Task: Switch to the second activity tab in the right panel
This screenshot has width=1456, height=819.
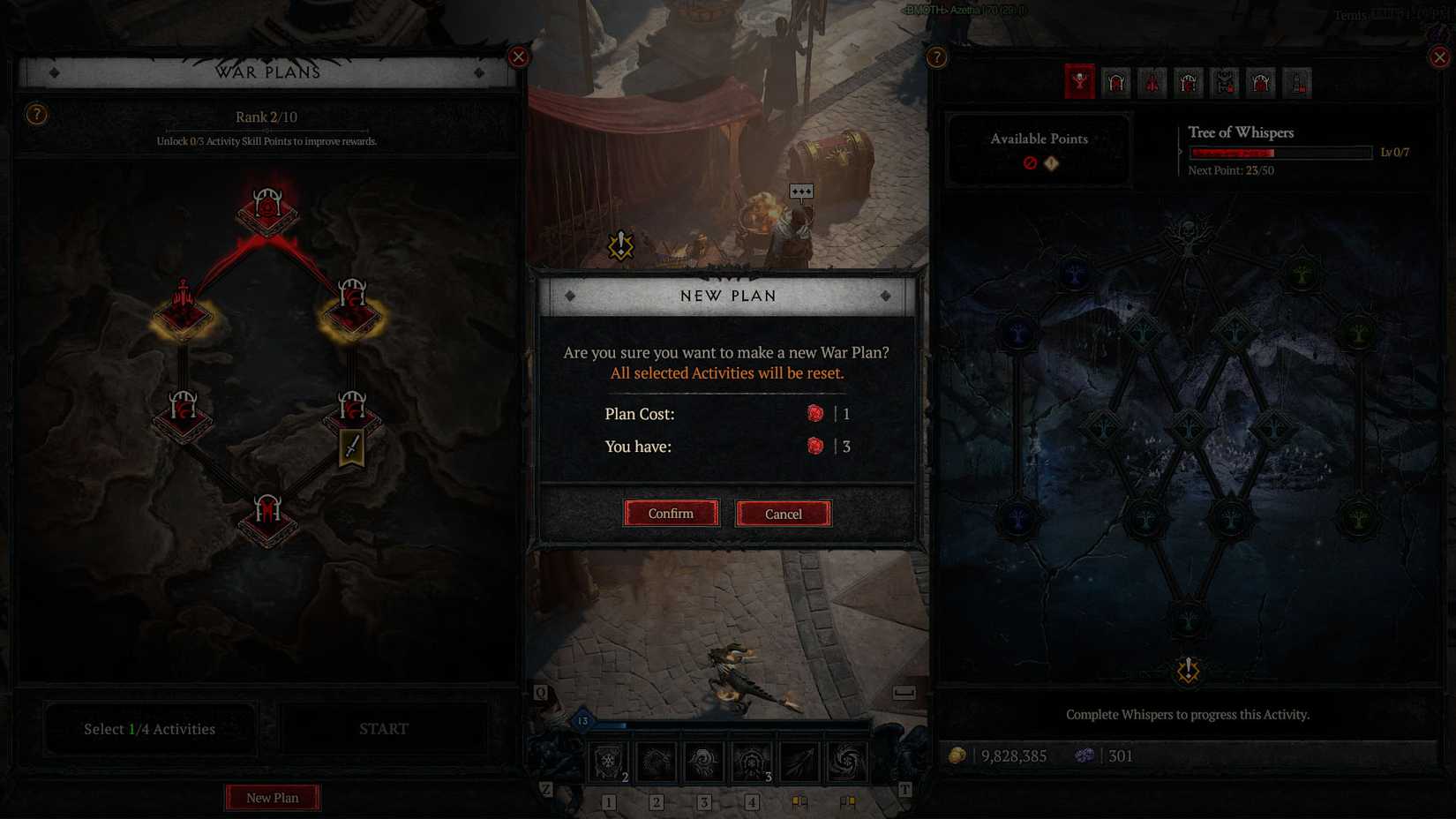Action: tap(1115, 82)
